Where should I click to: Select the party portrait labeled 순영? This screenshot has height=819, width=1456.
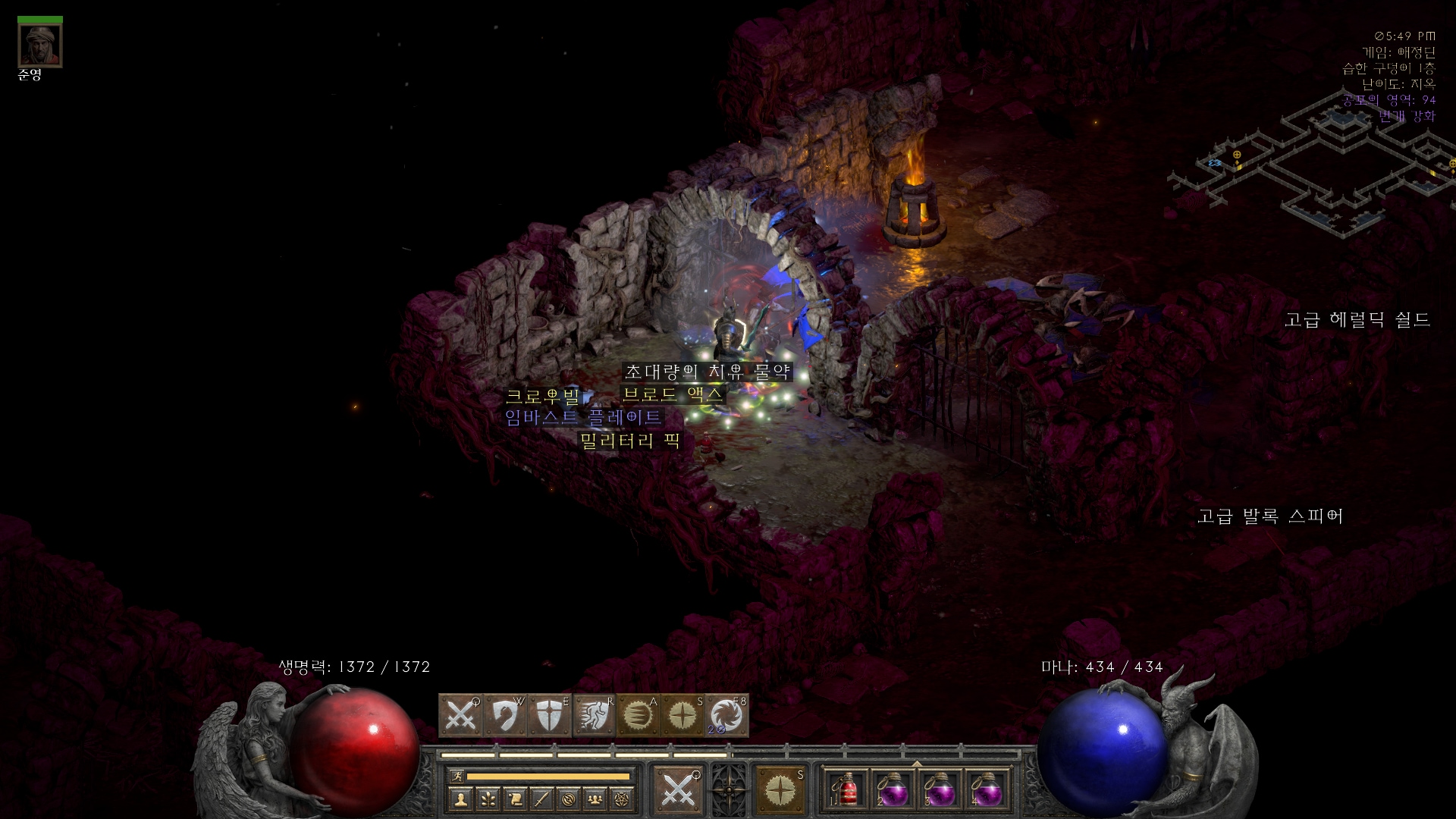tap(39, 45)
